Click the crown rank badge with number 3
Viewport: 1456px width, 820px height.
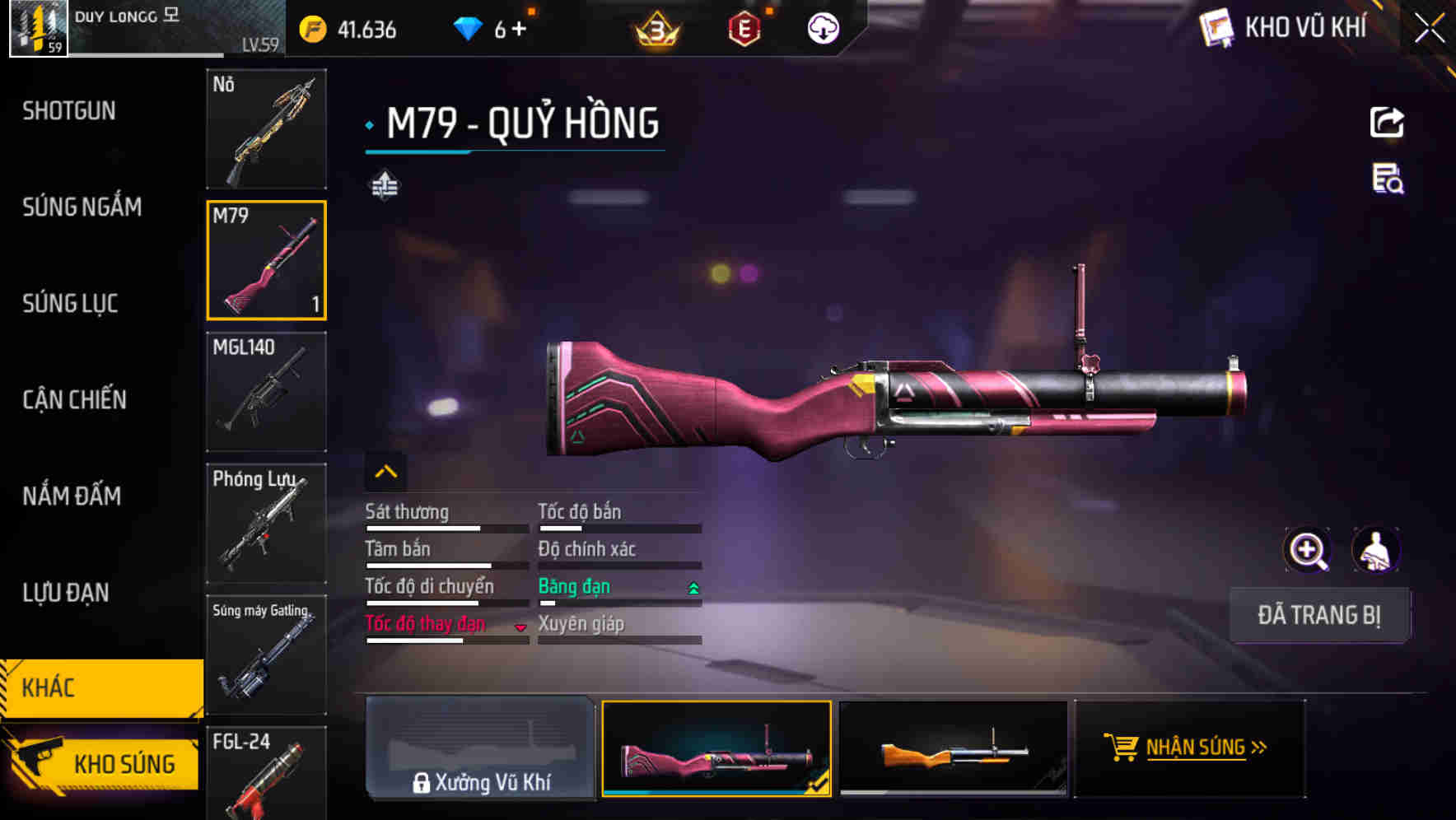click(653, 27)
